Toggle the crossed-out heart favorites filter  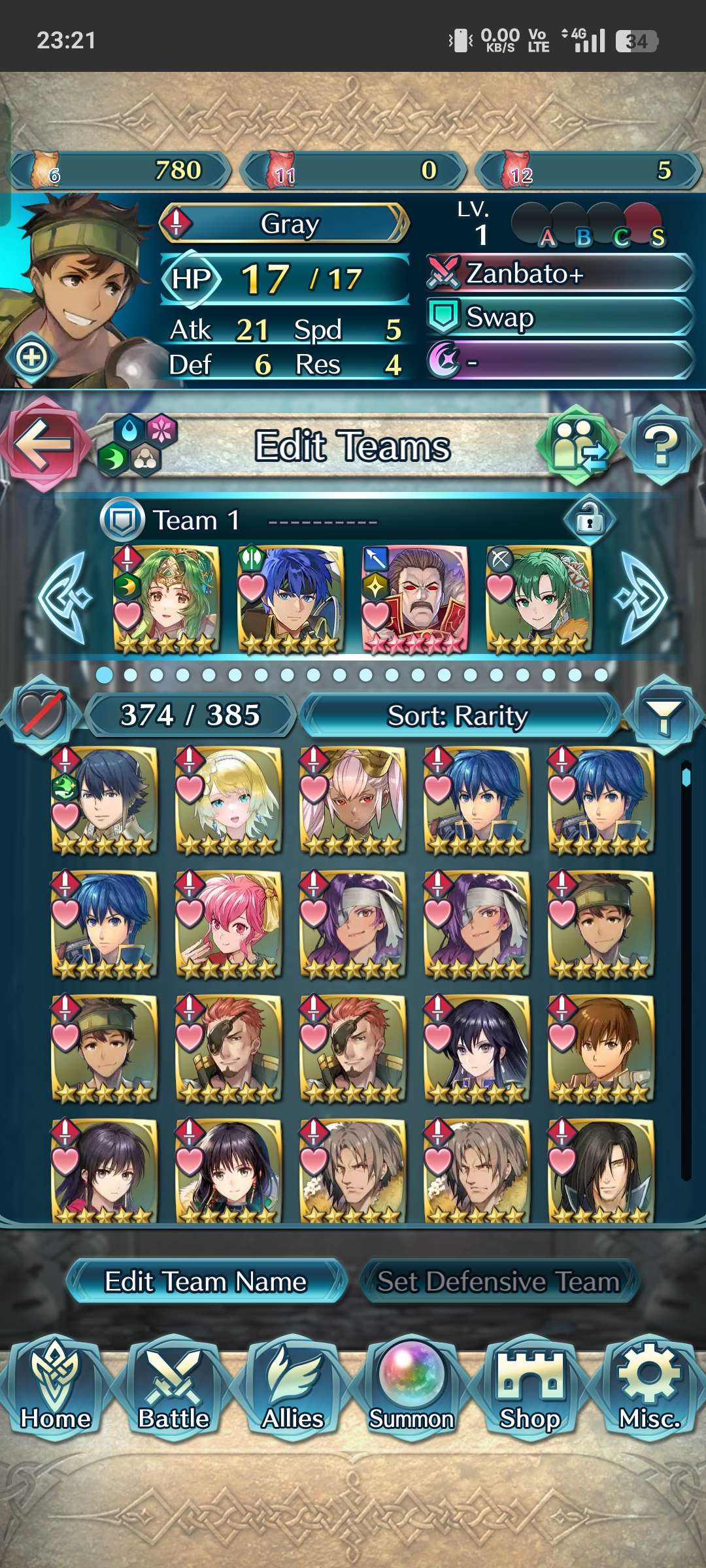42,715
